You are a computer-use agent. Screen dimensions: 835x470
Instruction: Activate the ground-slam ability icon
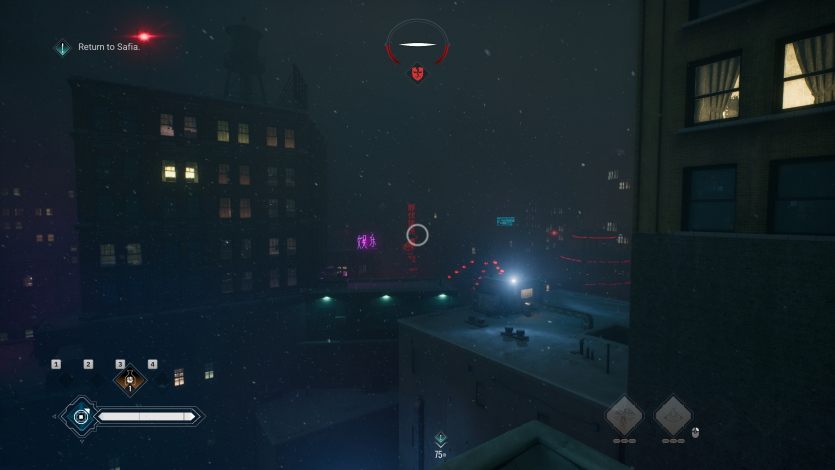tap(673, 414)
